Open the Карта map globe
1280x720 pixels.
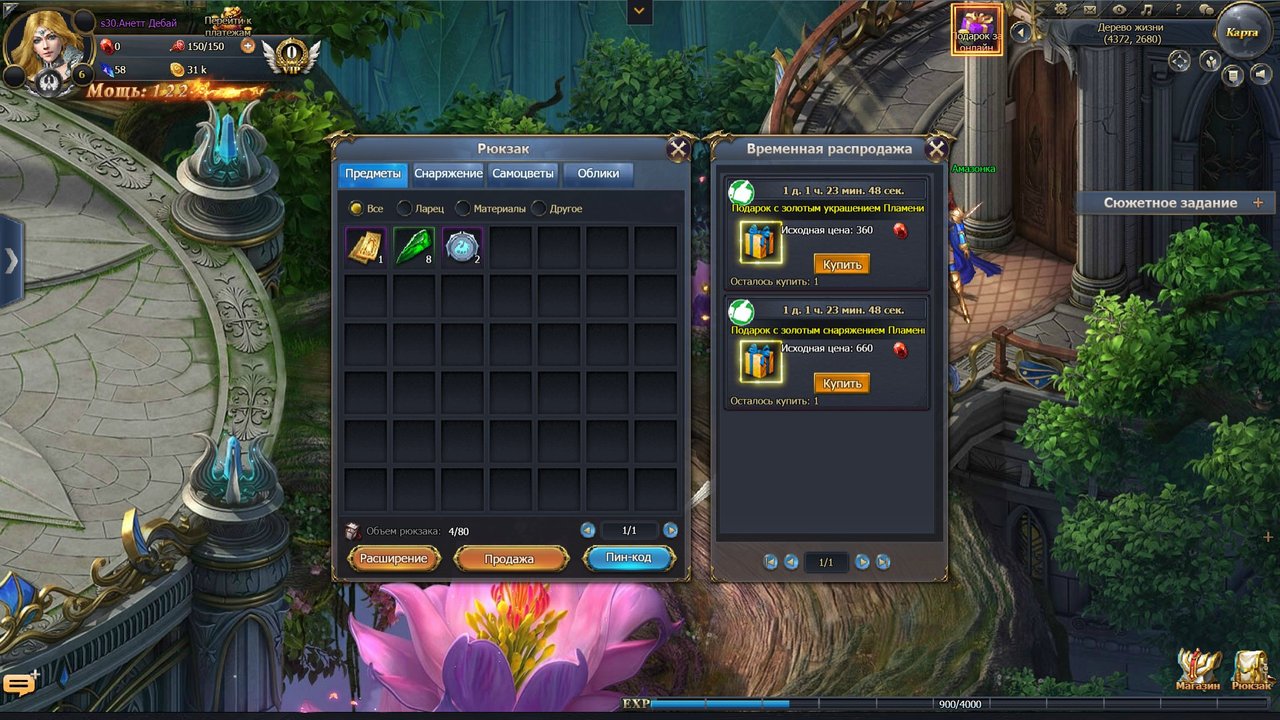point(1242,32)
